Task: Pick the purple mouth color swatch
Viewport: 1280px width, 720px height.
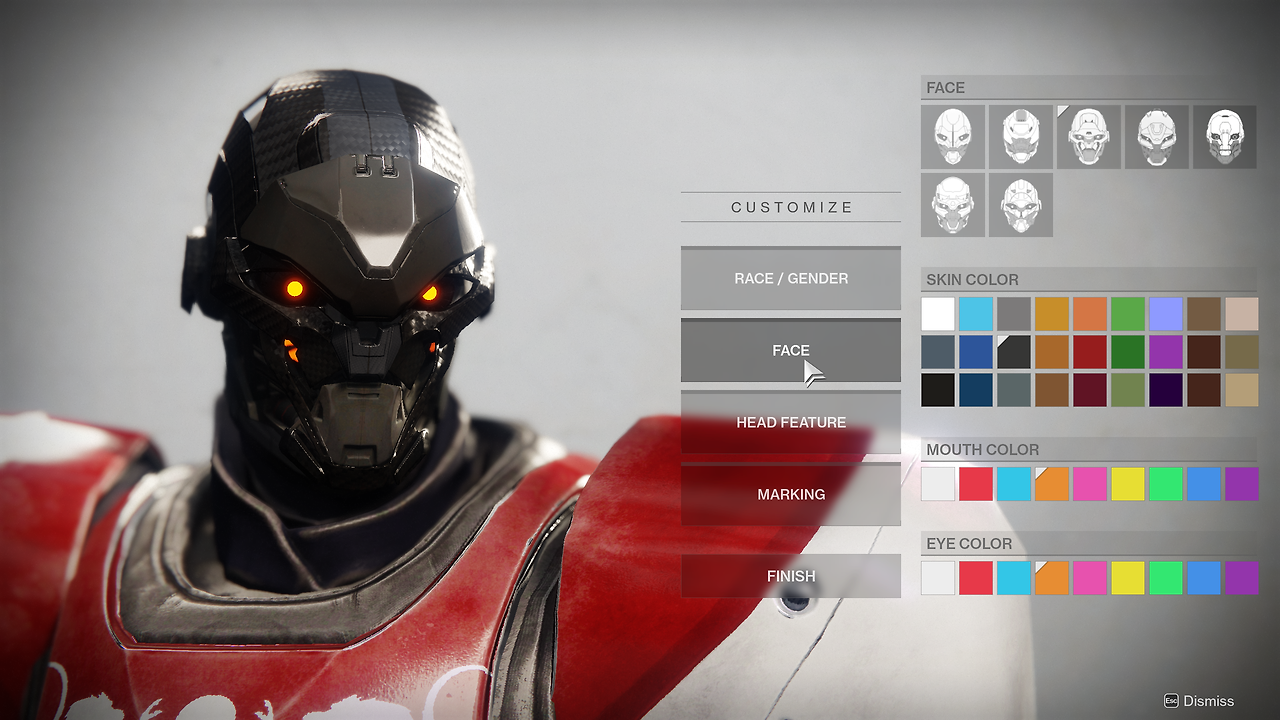Action: [1242, 484]
